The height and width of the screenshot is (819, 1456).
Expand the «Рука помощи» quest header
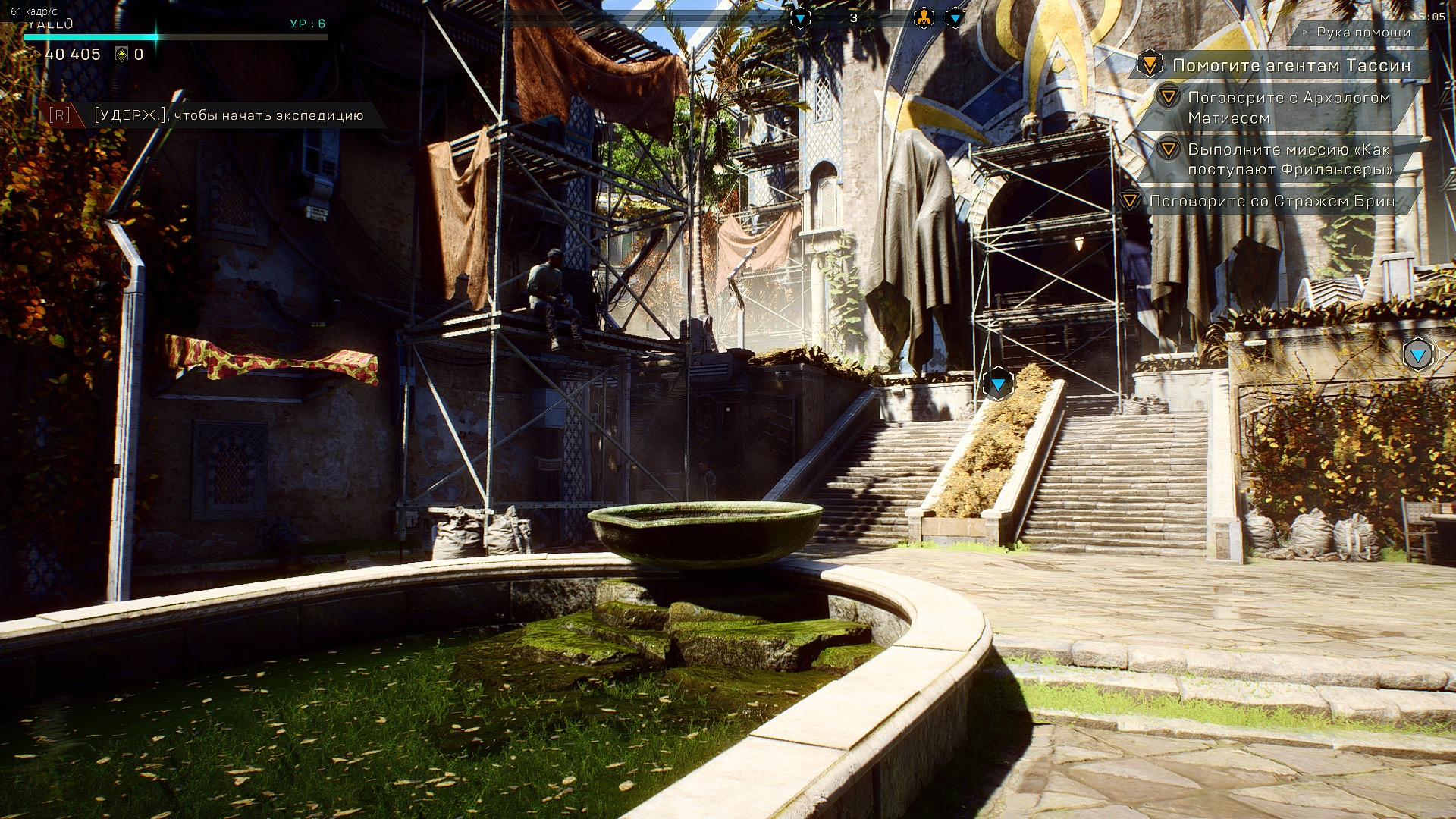click(1363, 33)
